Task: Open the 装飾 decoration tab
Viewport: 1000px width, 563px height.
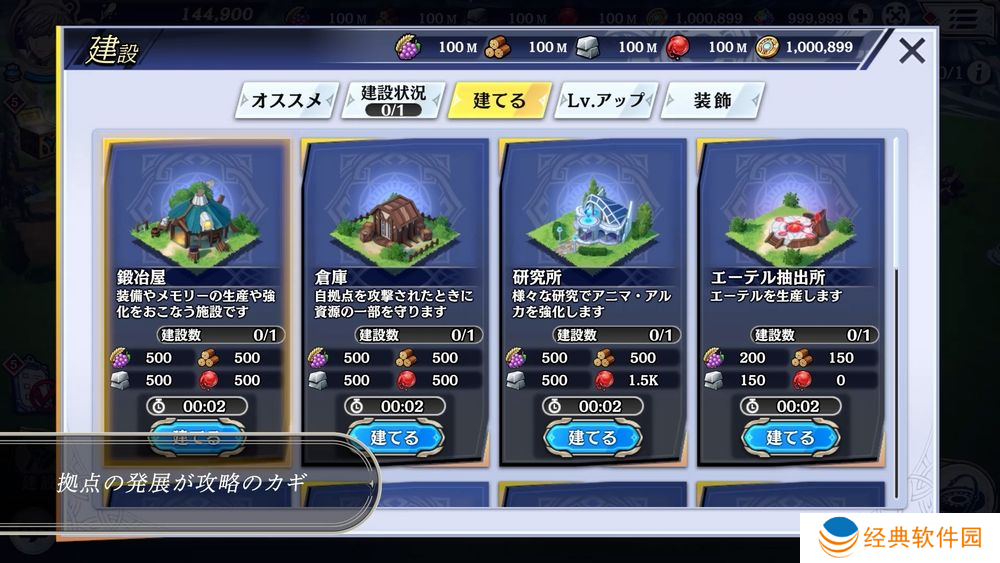Action: coord(713,101)
